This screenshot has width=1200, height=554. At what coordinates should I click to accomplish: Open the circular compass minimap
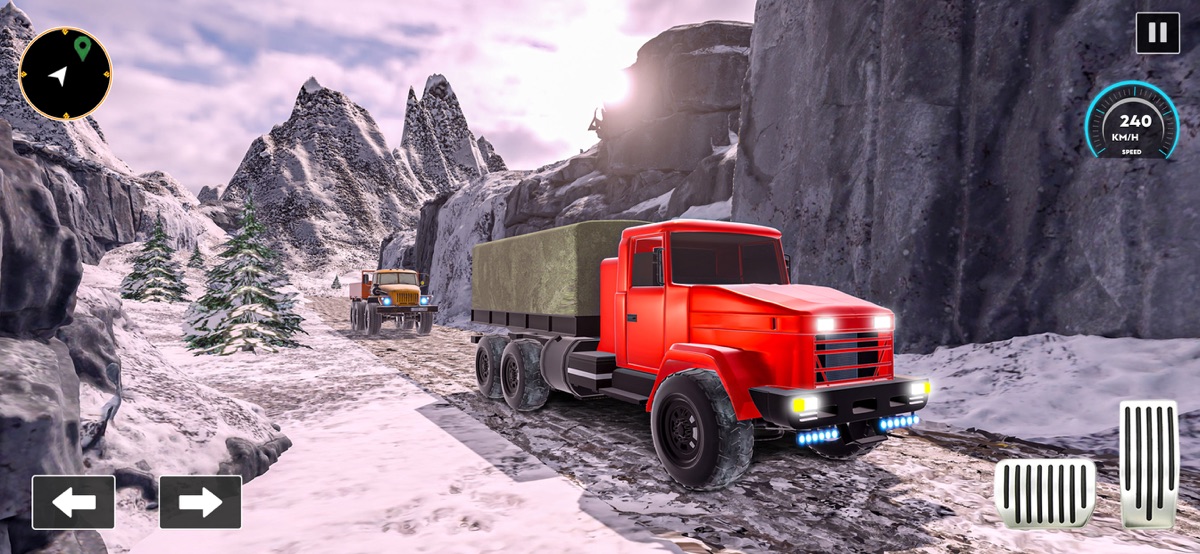point(65,73)
